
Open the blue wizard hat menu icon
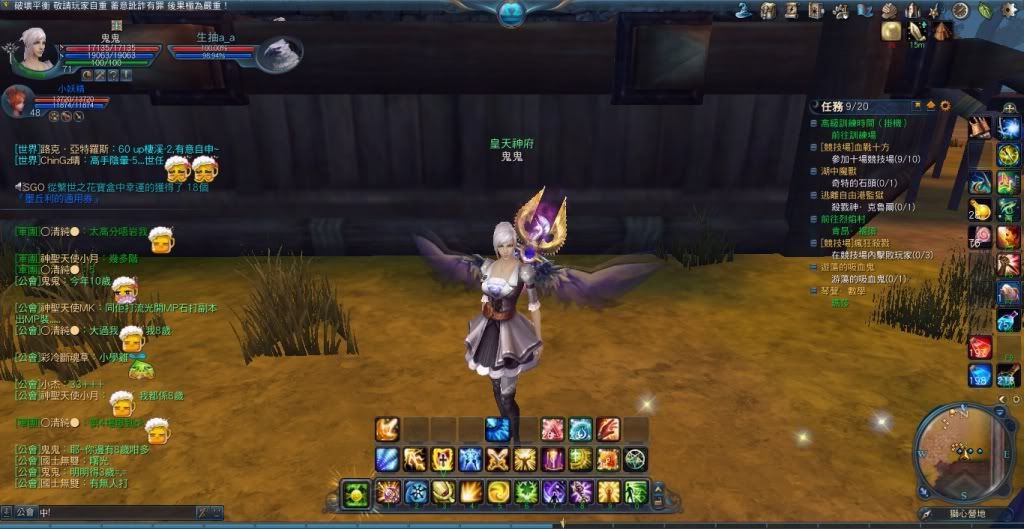click(745, 10)
